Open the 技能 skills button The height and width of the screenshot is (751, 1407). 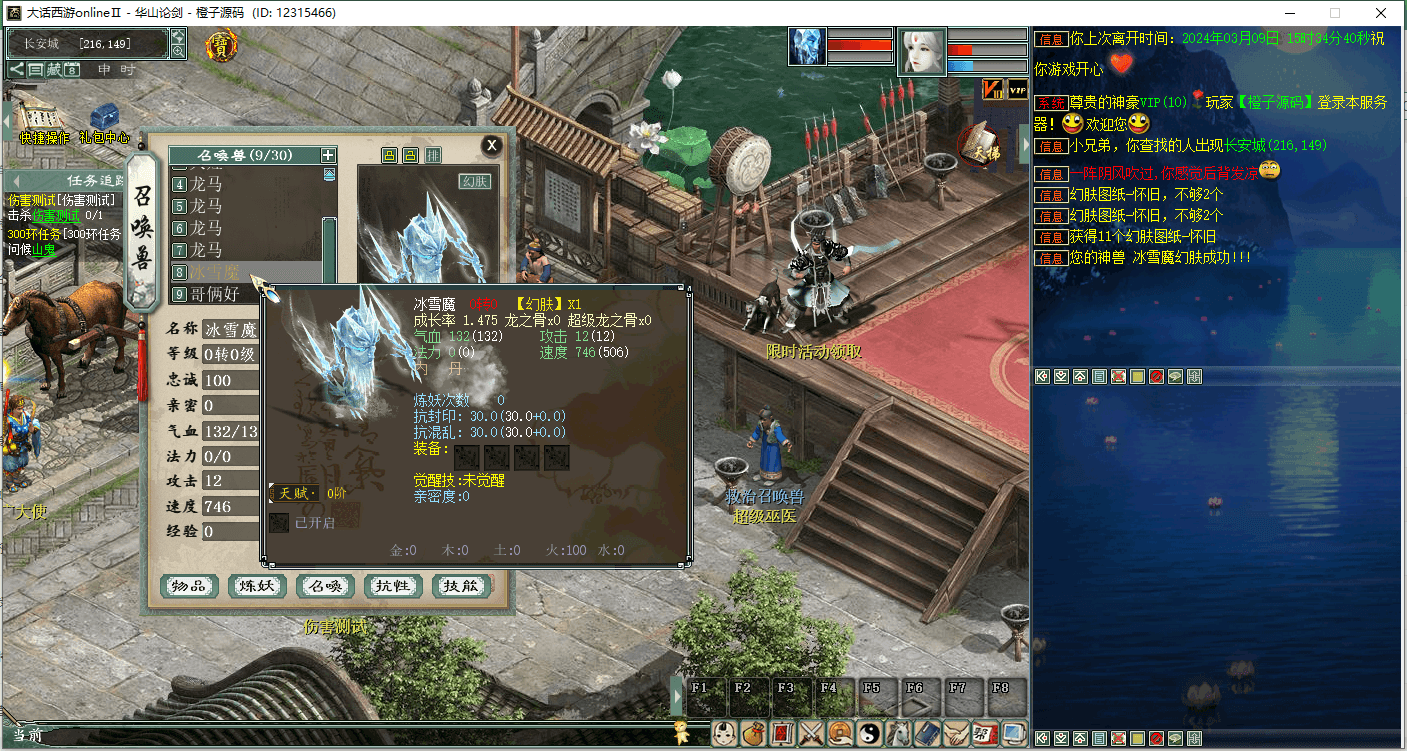point(461,587)
